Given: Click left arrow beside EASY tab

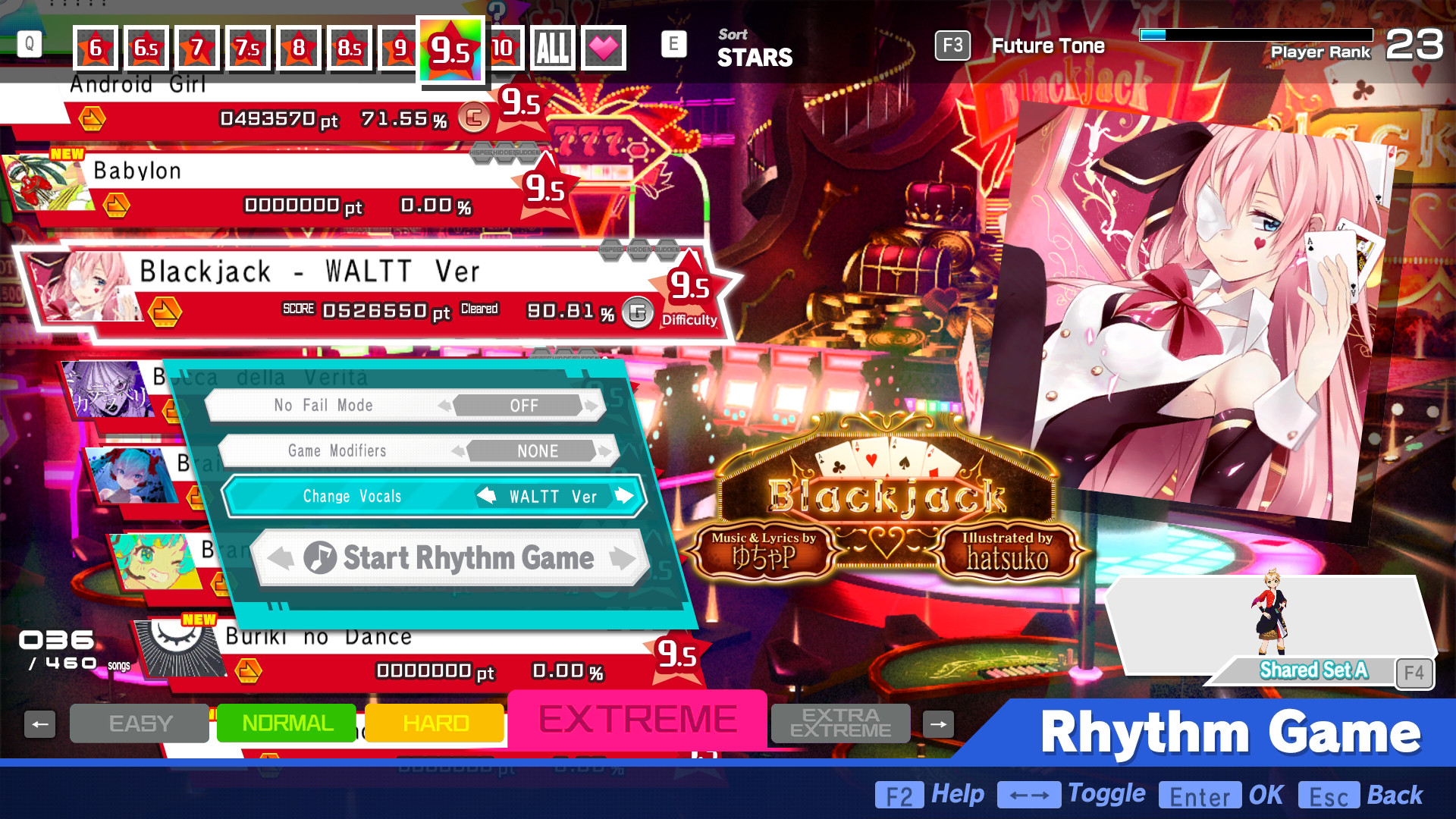Looking at the screenshot, I should click(40, 723).
